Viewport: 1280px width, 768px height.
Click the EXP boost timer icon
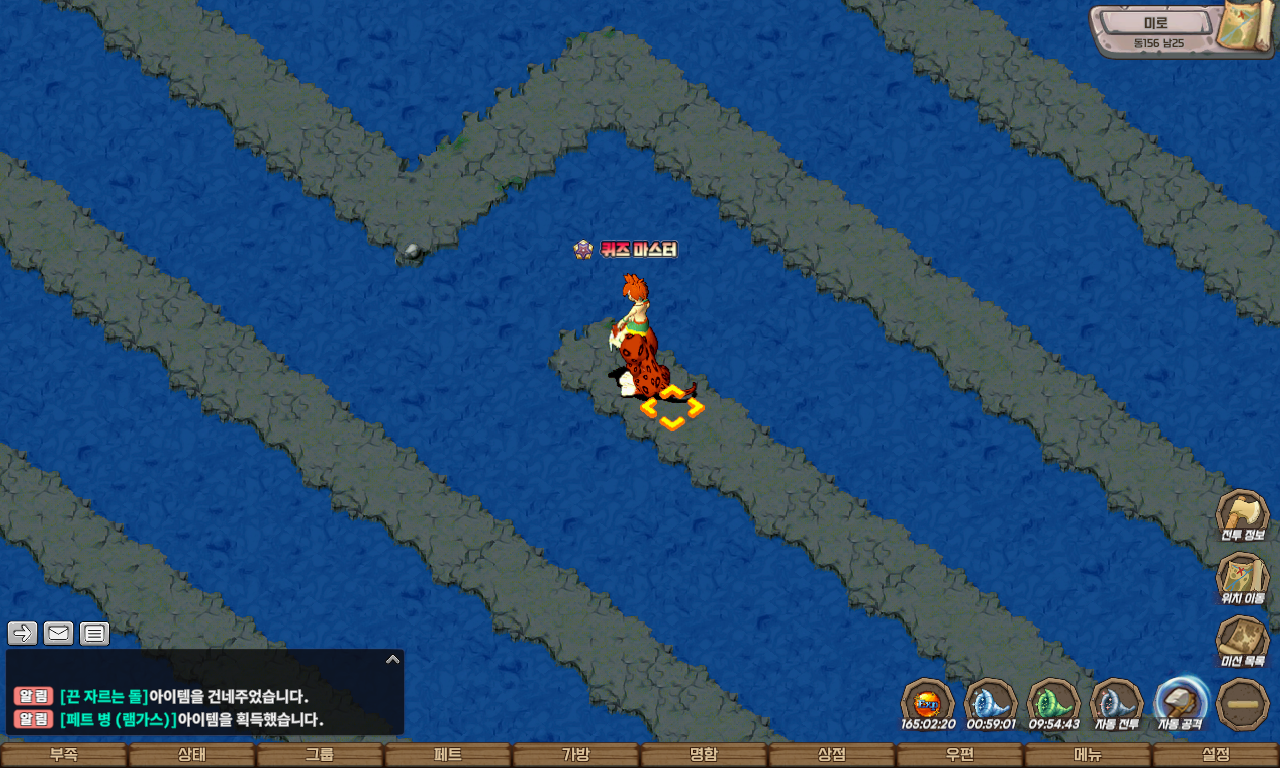(x=927, y=701)
